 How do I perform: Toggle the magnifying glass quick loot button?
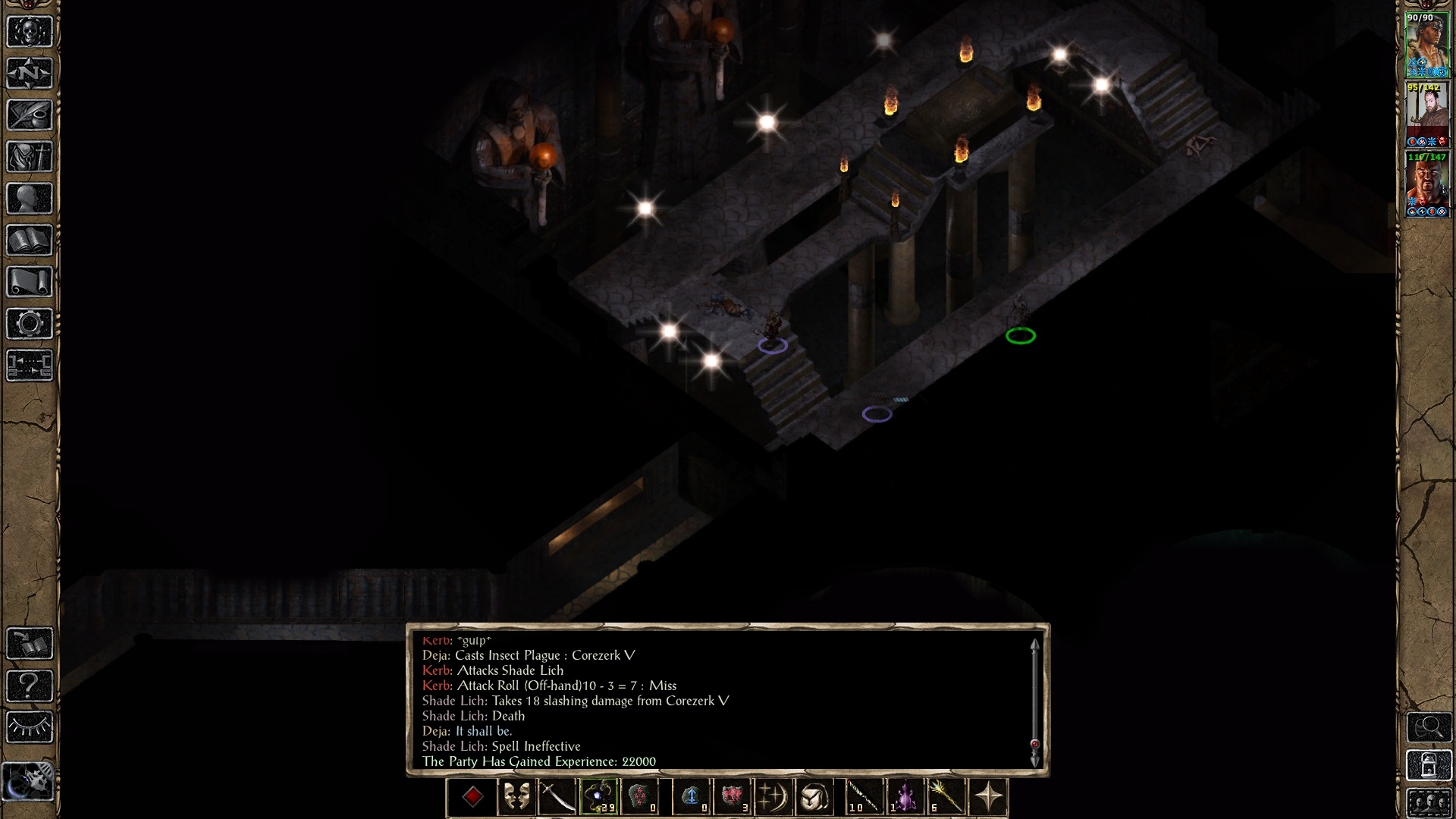pyautogui.click(x=1429, y=727)
